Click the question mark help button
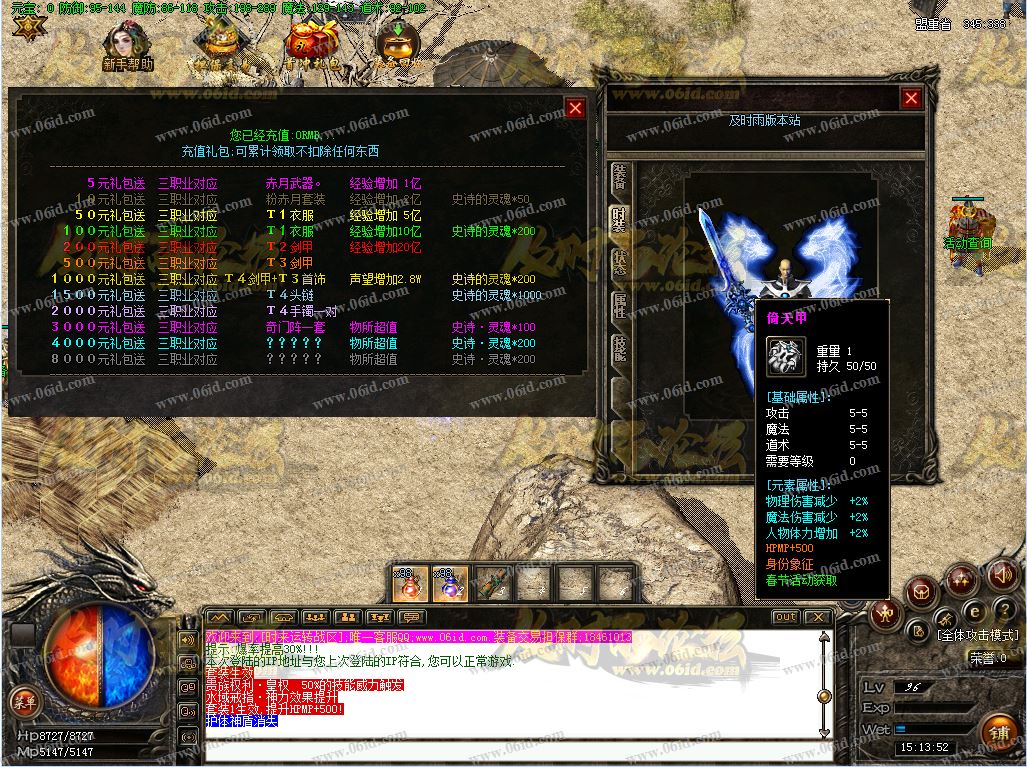1027x767 pixels. point(1004,611)
